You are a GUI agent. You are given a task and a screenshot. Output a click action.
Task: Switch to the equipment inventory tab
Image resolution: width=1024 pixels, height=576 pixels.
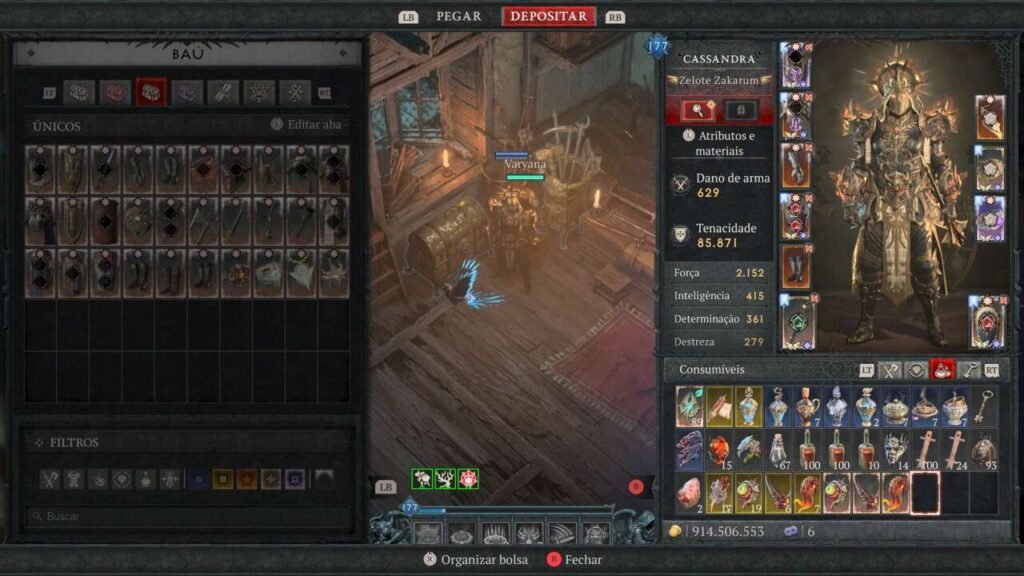[x=889, y=370]
